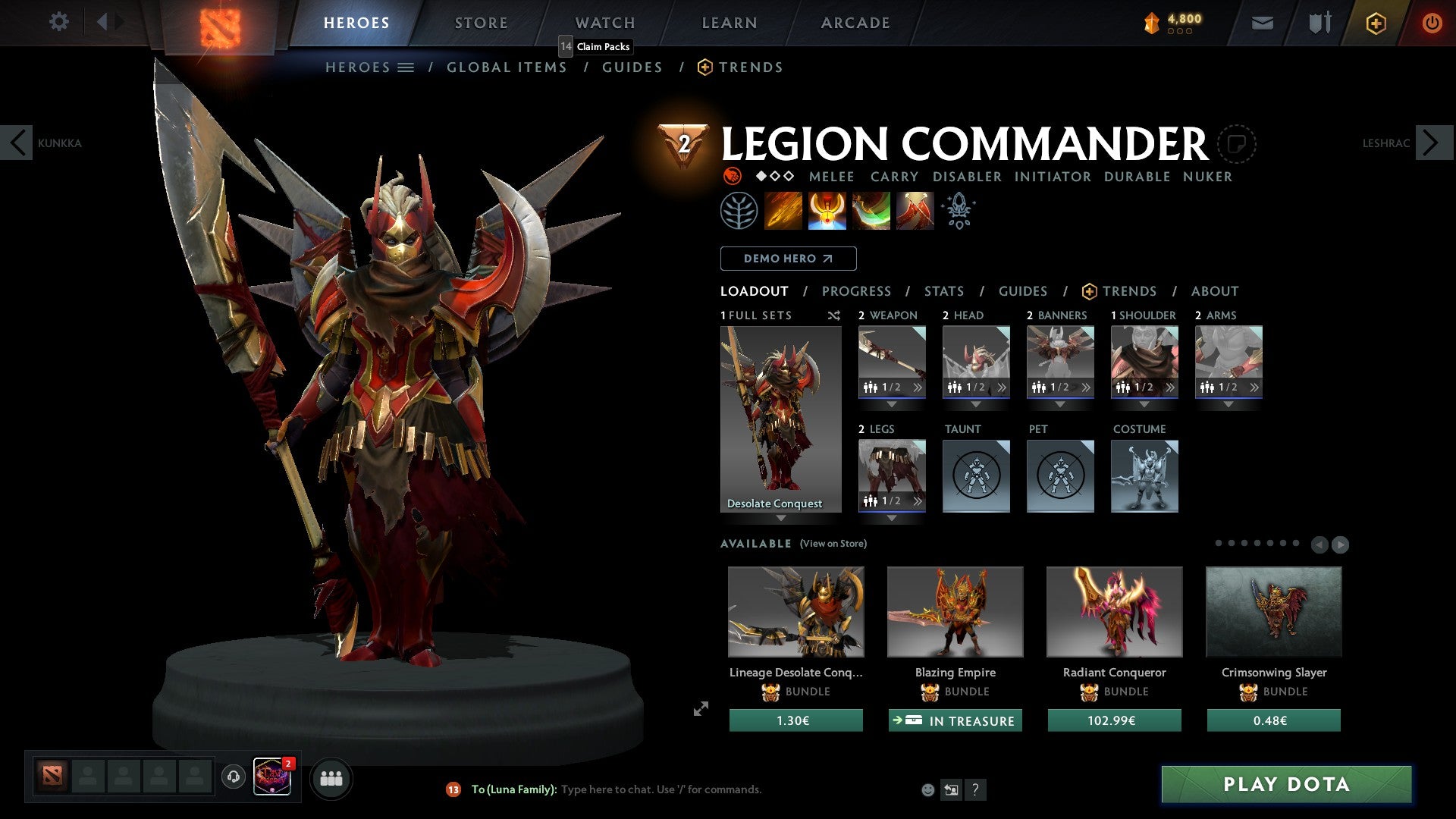Switch to the Progress tab
1456x819 pixels.
[x=857, y=290]
